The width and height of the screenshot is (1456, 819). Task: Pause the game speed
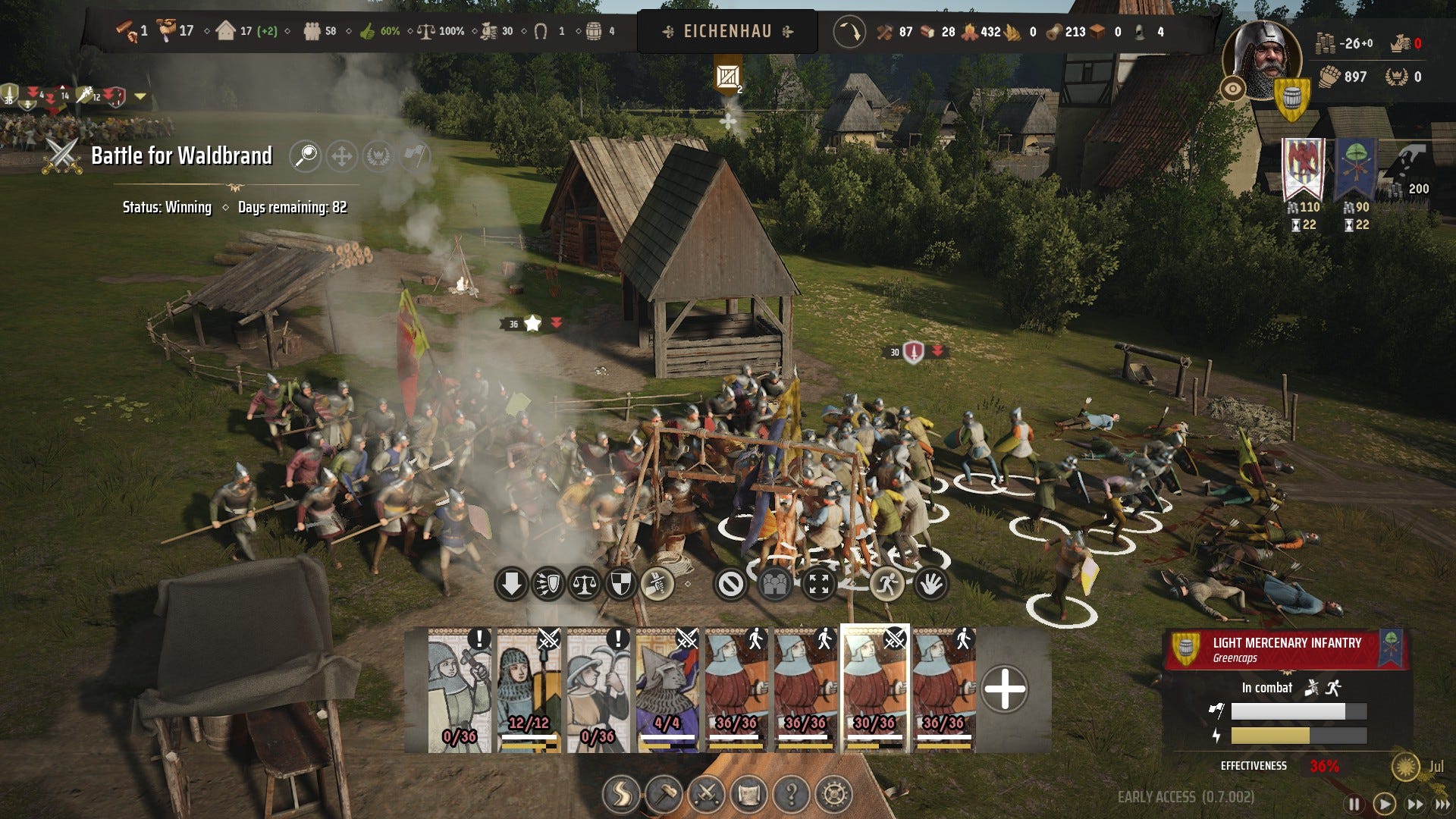1354,804
